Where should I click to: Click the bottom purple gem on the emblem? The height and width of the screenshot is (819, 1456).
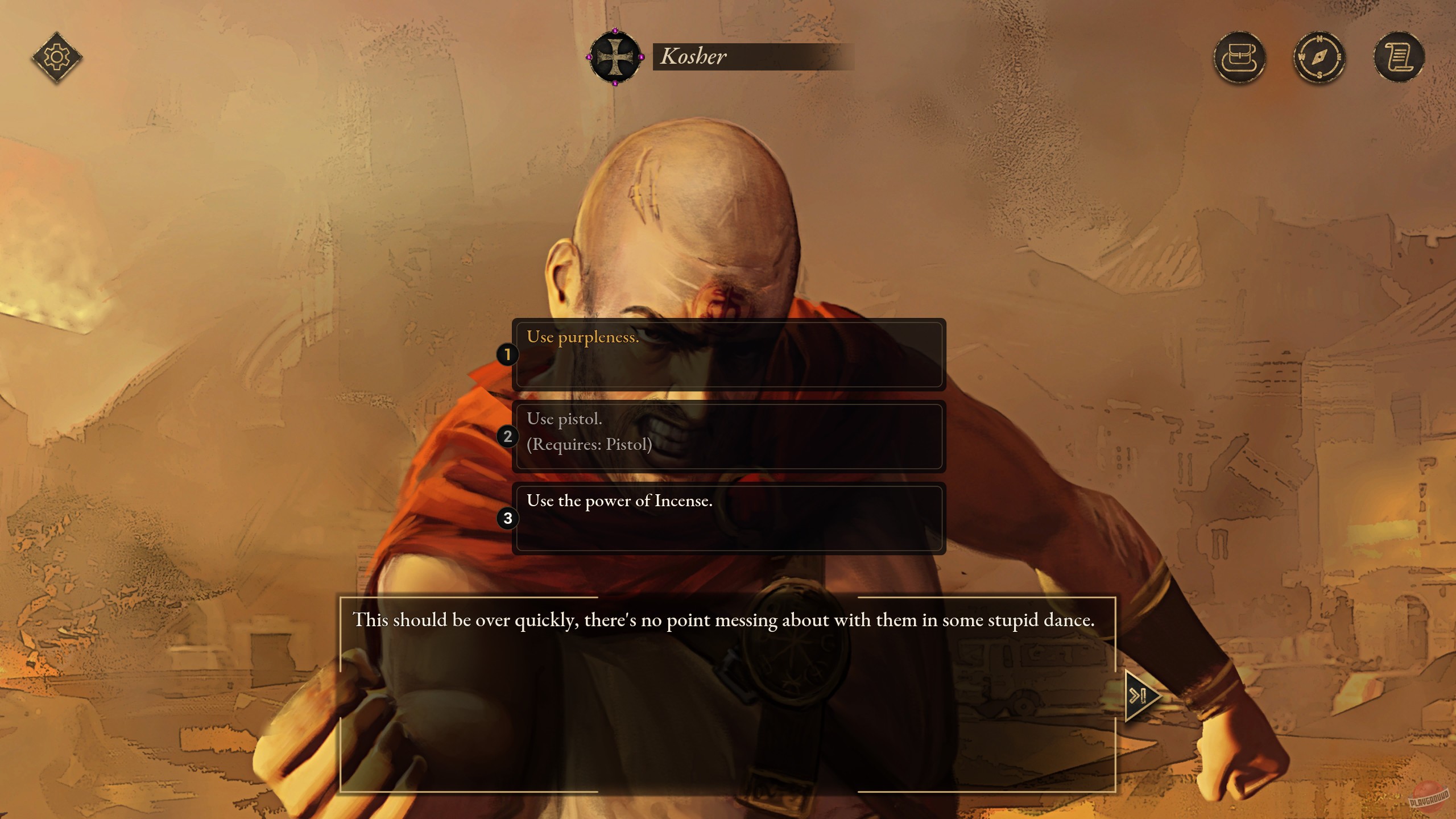point(615,84)
